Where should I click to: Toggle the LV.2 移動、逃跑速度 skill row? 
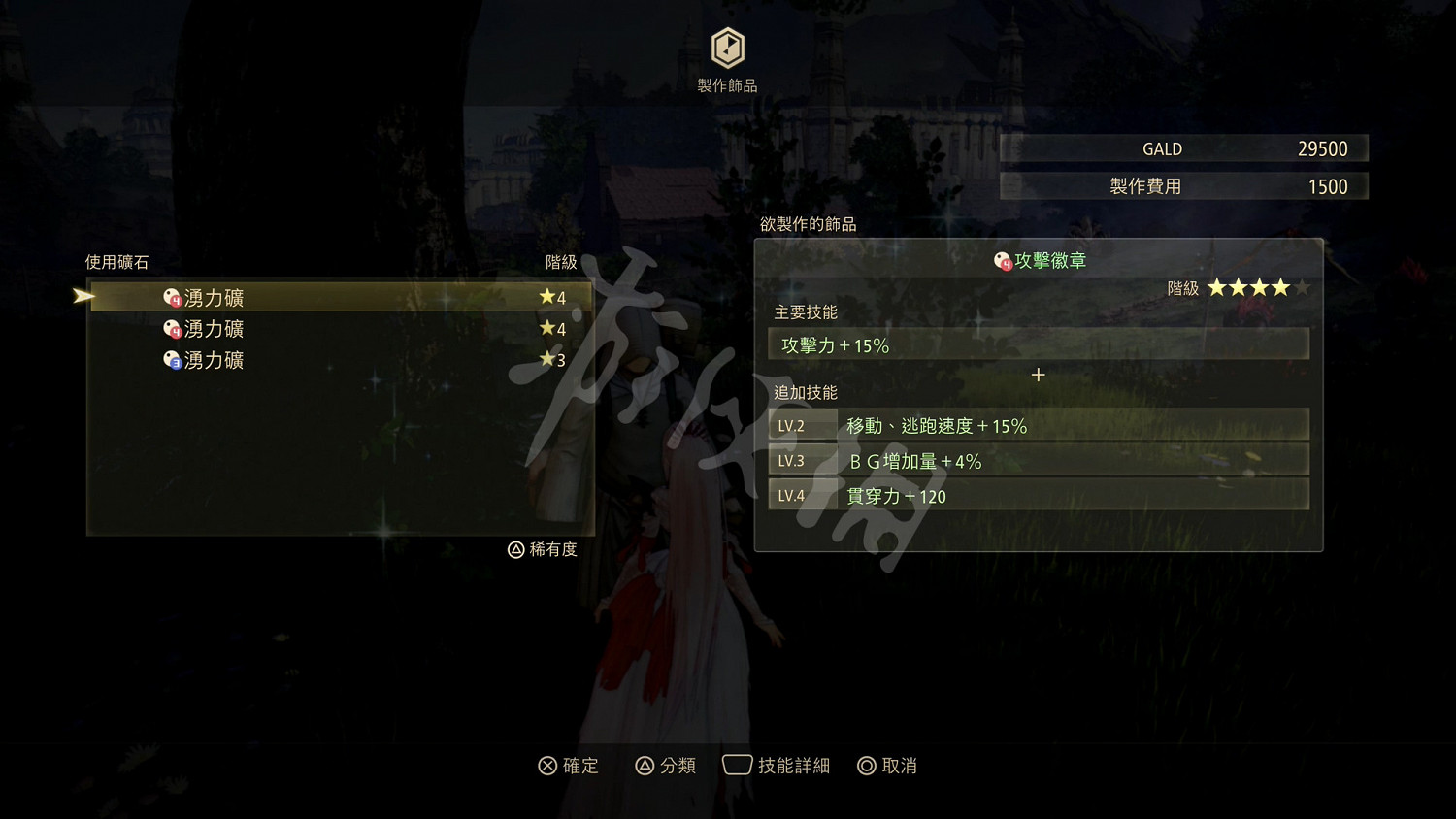pos(1039,424)
